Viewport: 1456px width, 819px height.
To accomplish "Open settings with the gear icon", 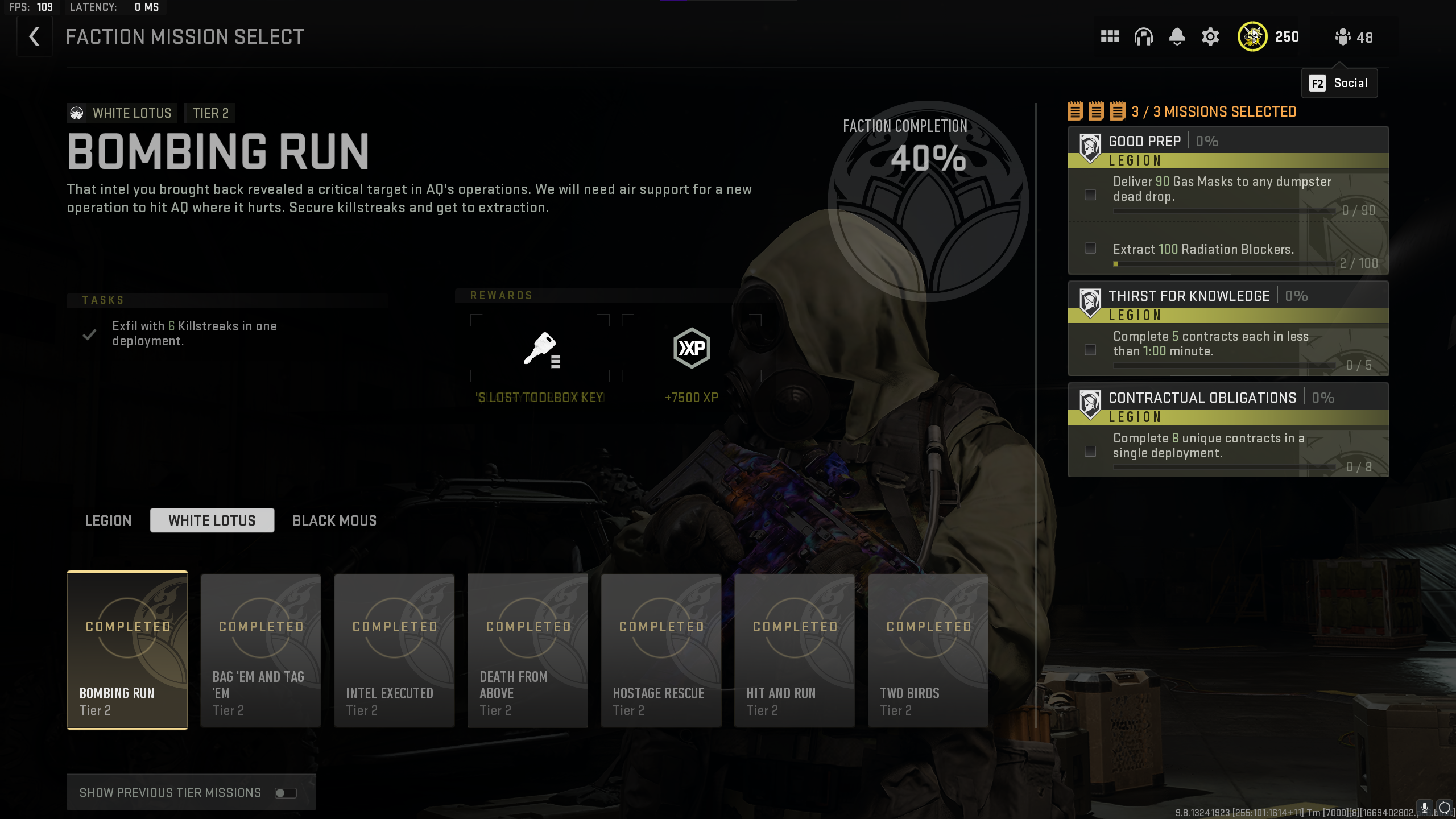I will click(x=1210, y=37).
